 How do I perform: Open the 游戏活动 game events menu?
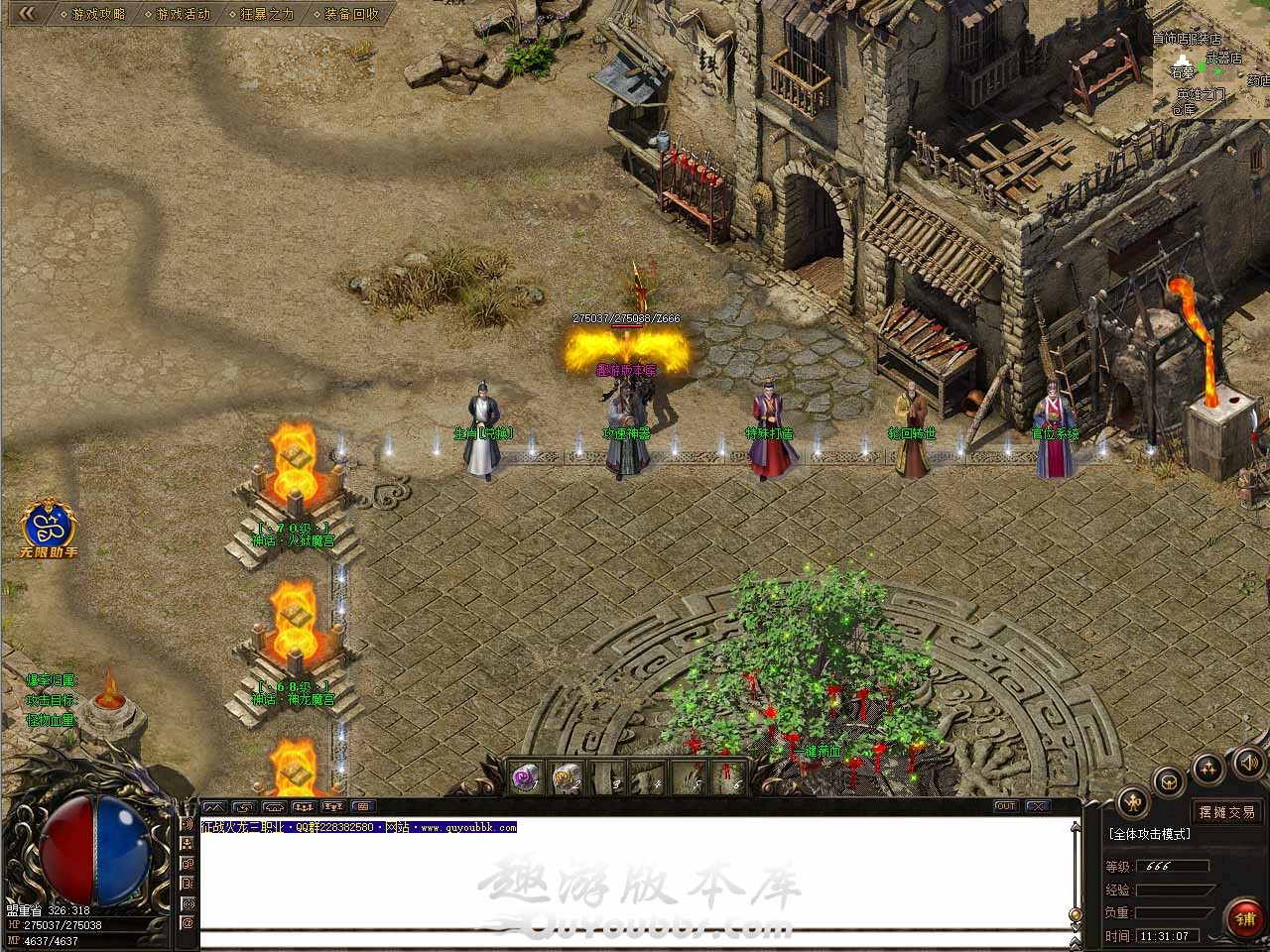184,14
